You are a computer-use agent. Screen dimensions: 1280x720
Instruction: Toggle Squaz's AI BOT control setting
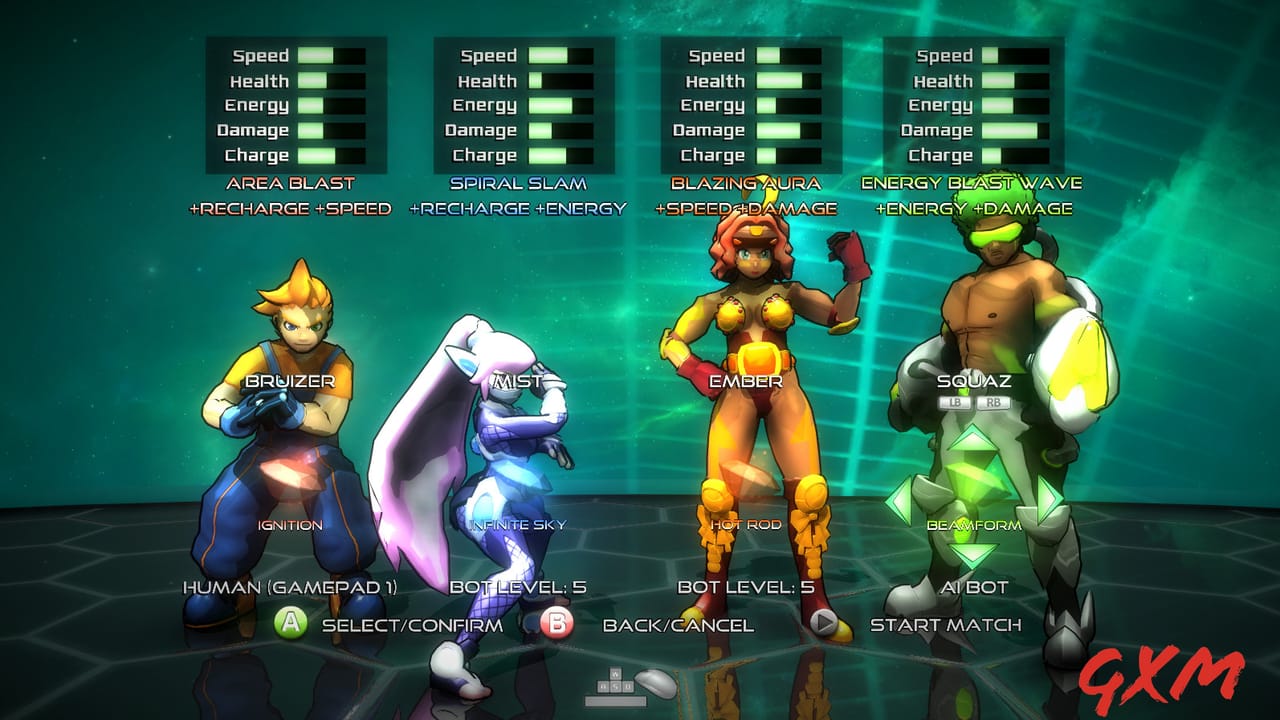click(x=975, y=586)
